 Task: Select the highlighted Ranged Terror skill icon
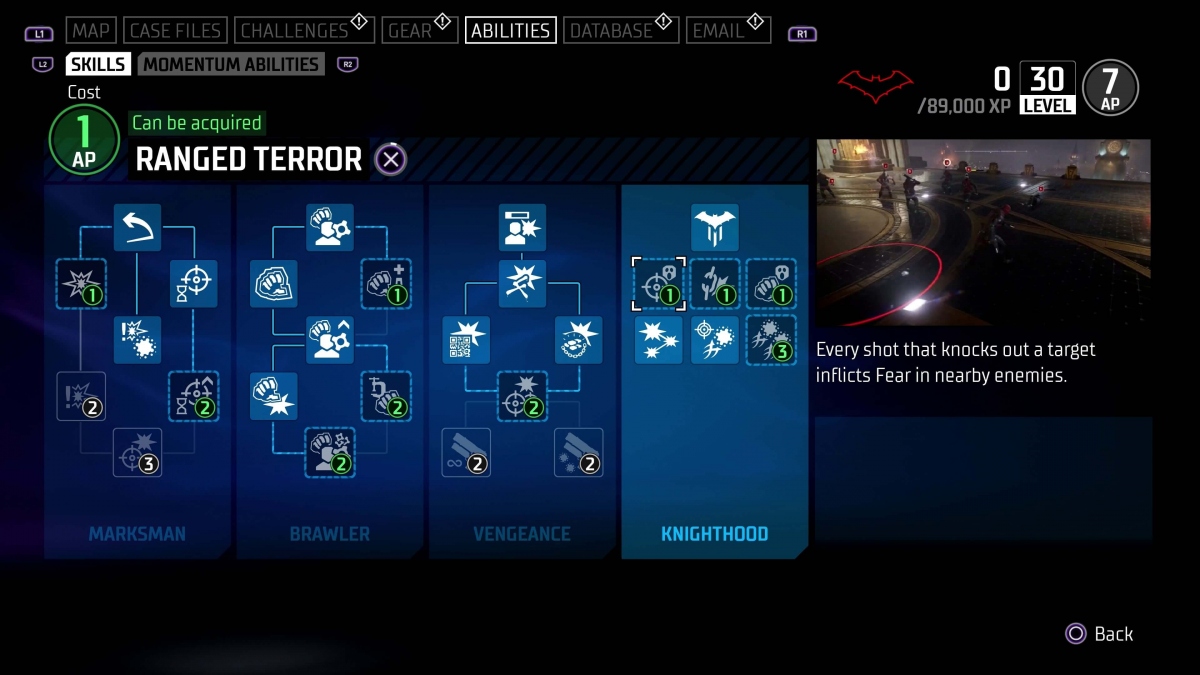point(659,285)
